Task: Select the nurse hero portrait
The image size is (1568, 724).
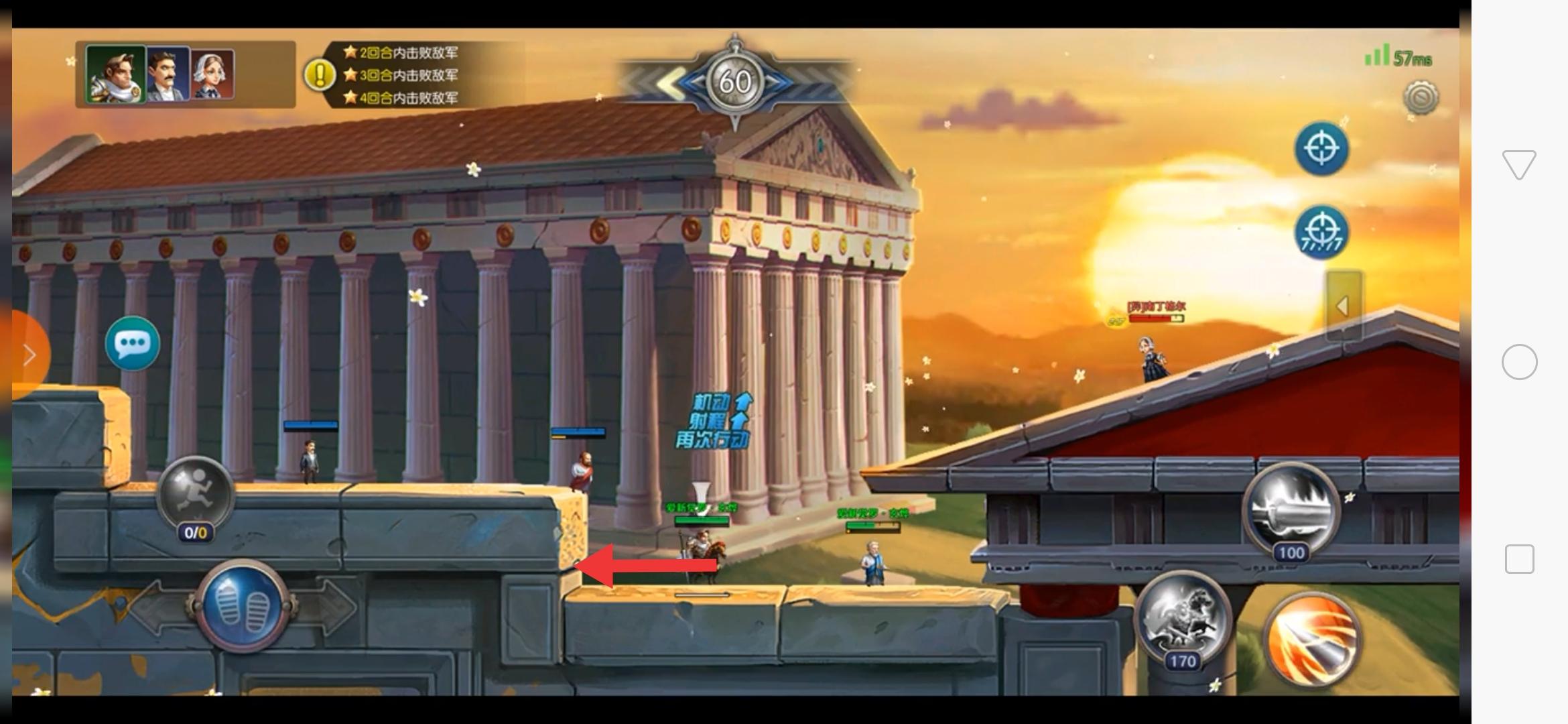Action: pyautogui.click(x=213, y=74)
